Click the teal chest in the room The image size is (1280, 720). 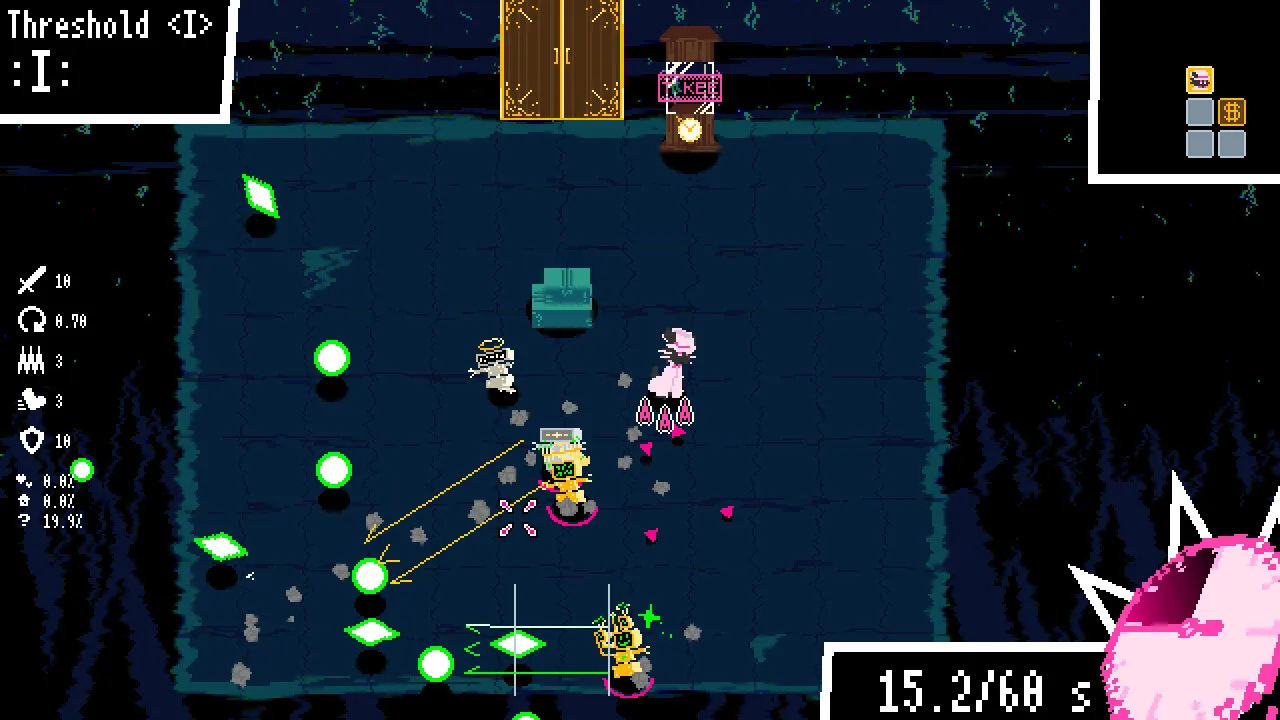tap(562, 297)
